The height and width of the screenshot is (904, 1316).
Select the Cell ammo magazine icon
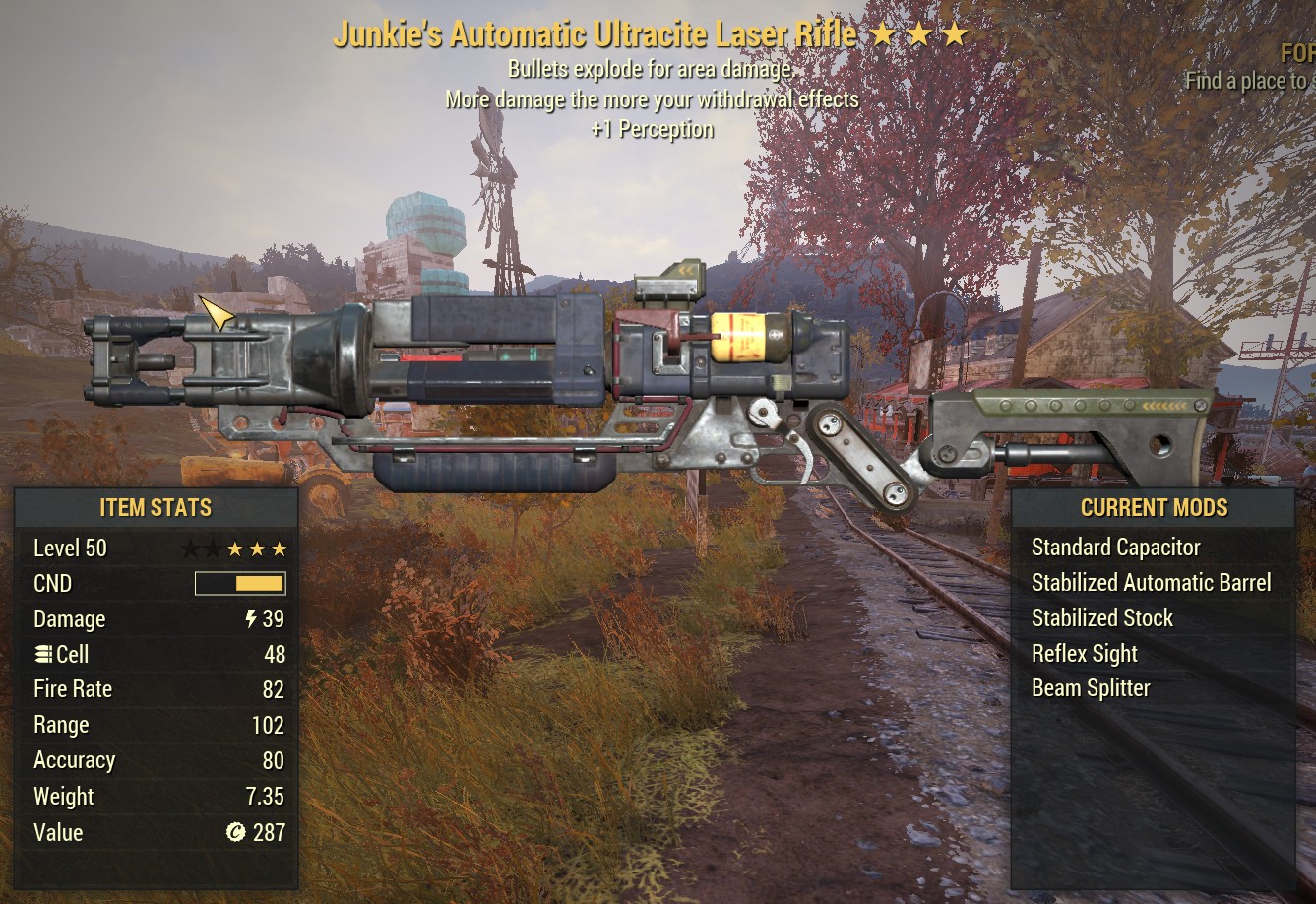pyautogui.click(x=43, y=654)
